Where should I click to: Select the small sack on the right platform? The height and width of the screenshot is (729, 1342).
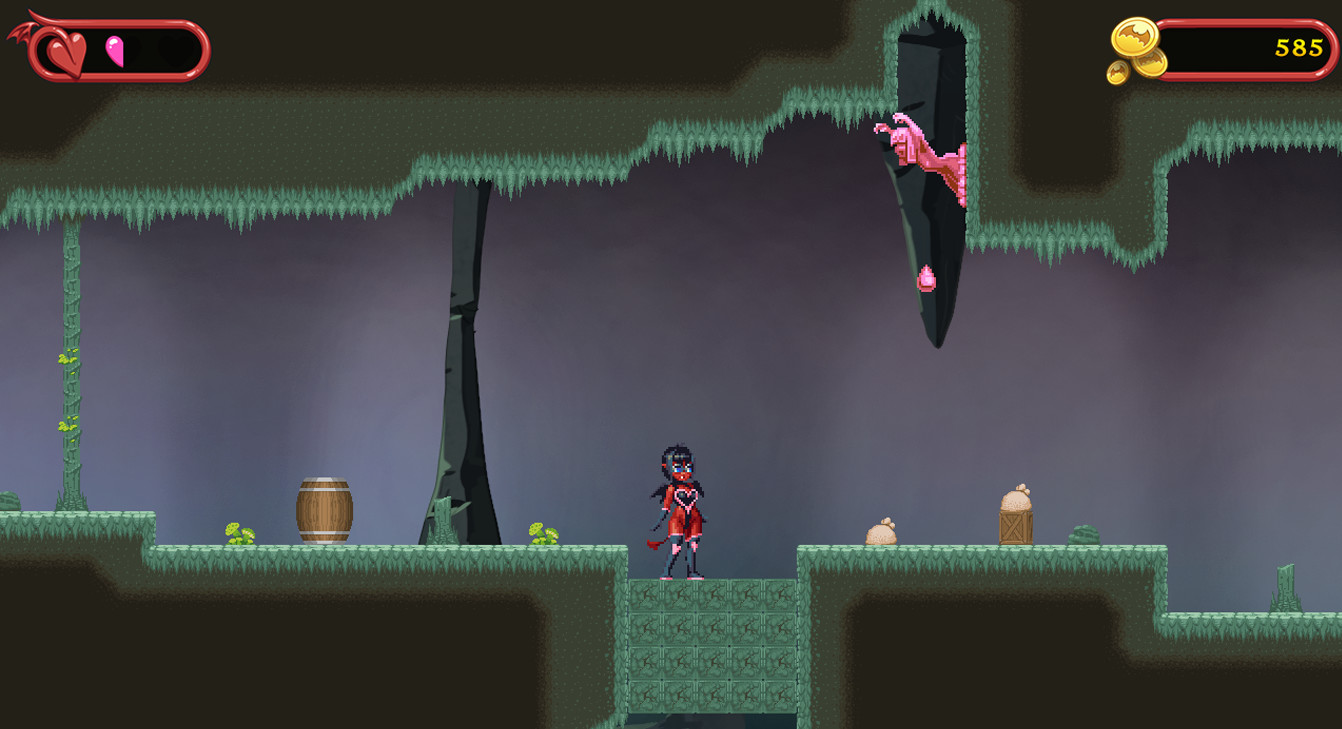[x=882, y=533]
